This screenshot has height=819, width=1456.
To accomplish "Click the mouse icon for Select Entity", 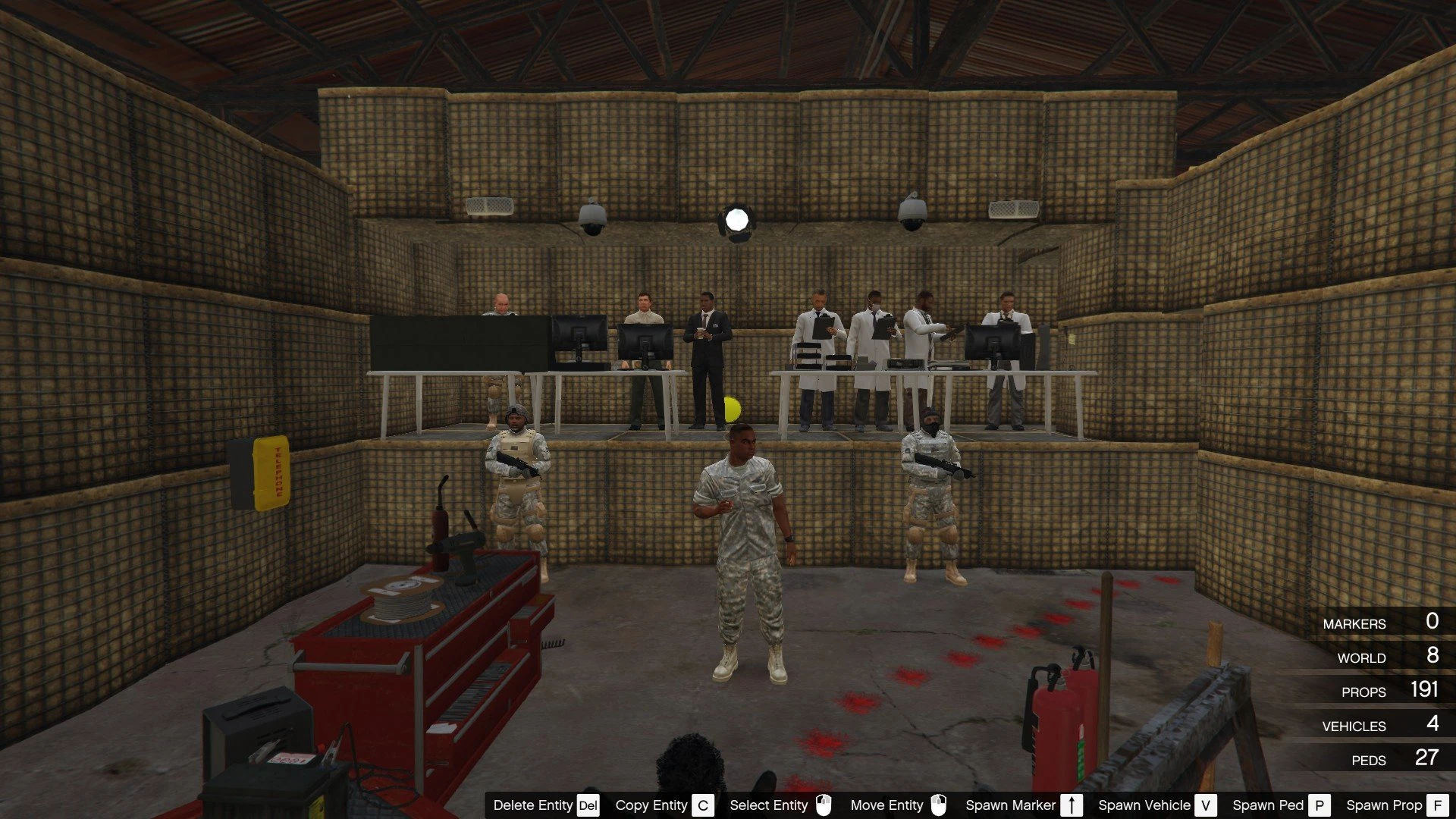I will click(825, 805).
